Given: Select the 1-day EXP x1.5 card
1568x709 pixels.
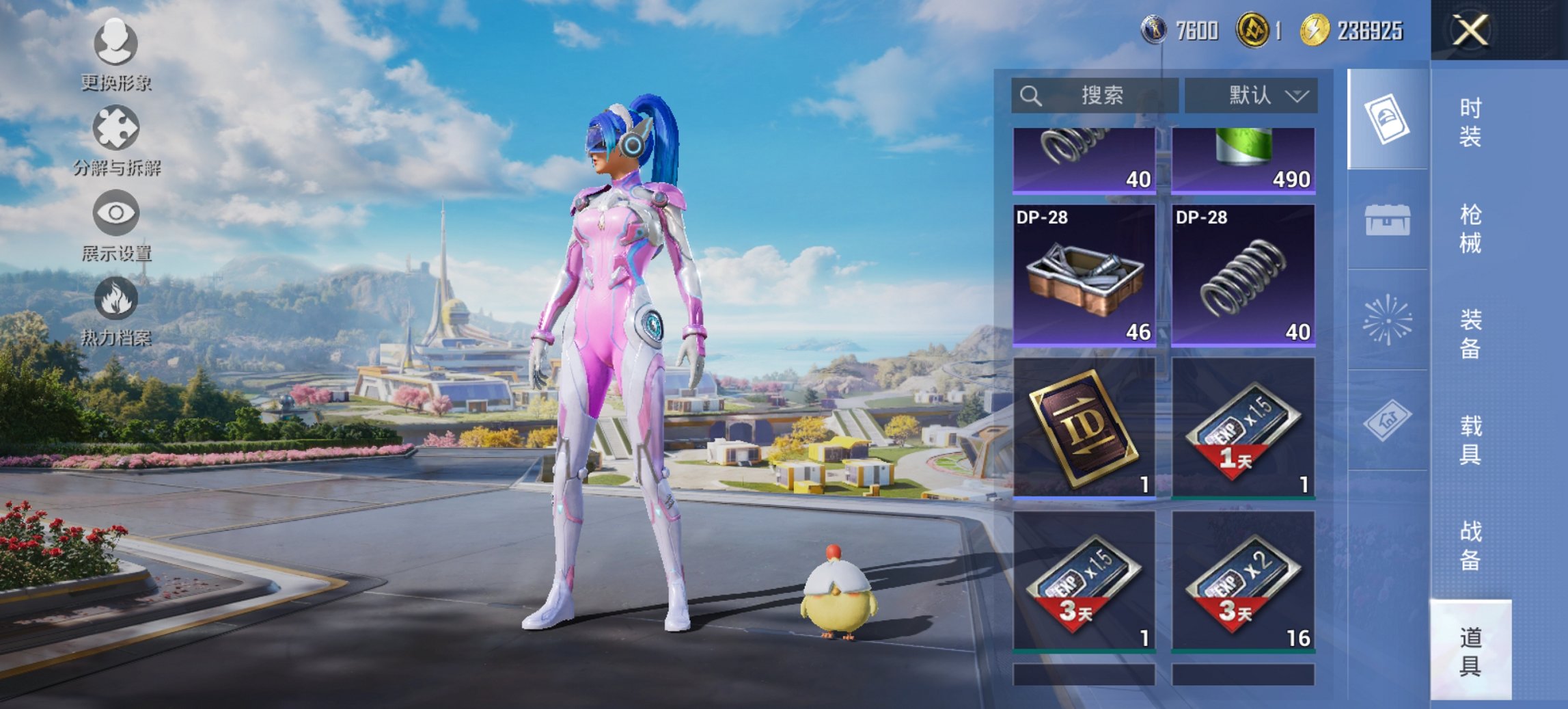Looking at the screenshot, I should 1243,428.
